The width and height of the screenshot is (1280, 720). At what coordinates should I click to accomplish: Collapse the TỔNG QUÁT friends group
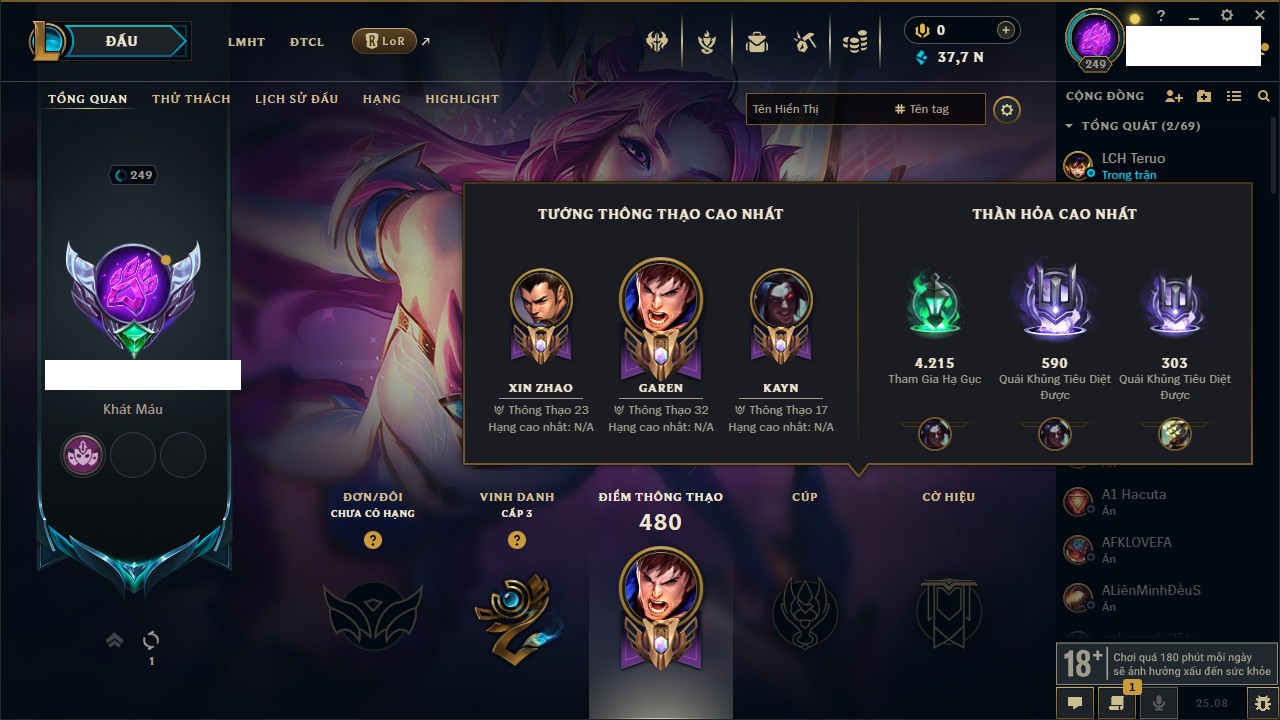pos(1069,126)
